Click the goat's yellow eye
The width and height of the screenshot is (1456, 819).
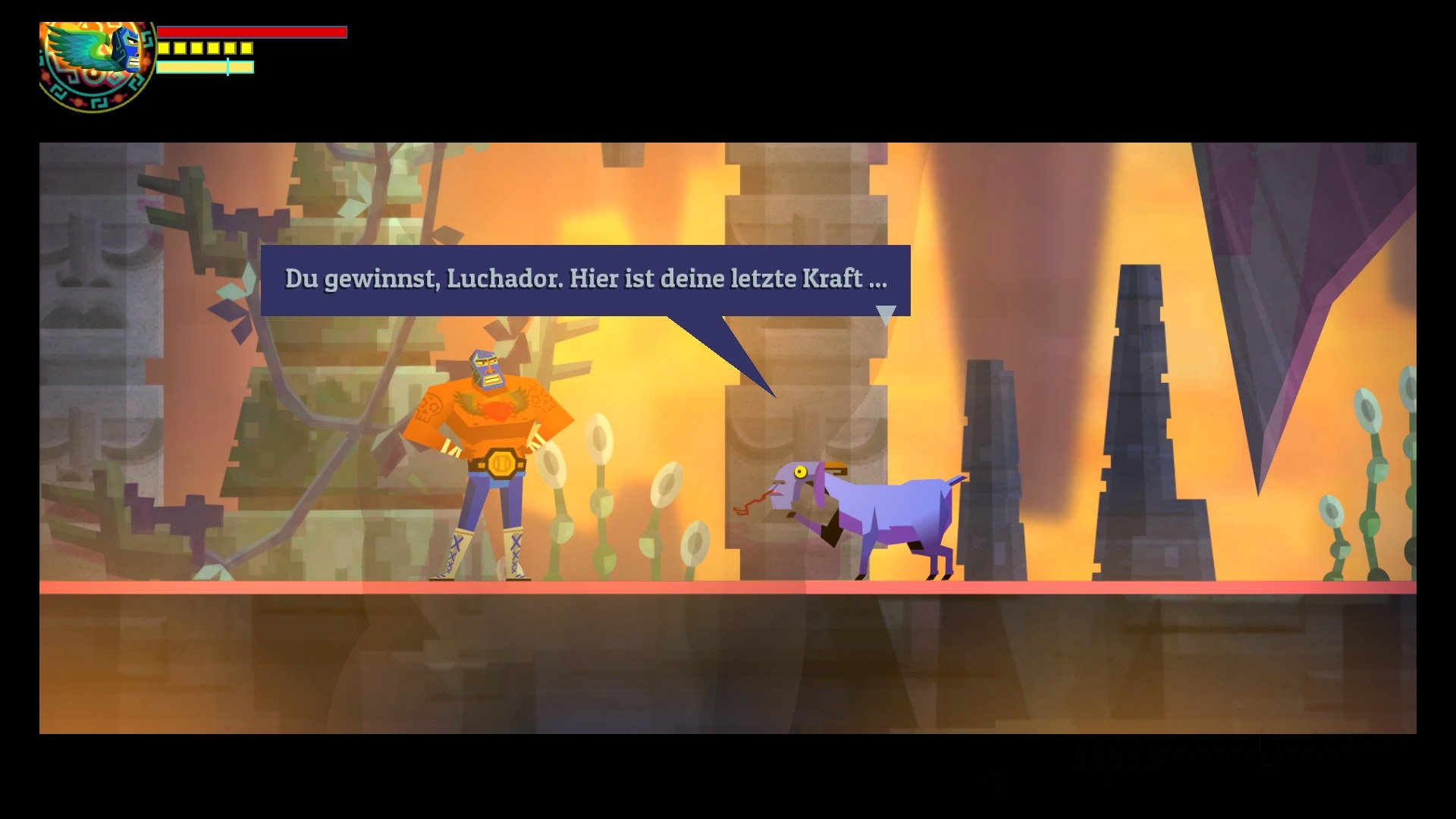(801, 471)
